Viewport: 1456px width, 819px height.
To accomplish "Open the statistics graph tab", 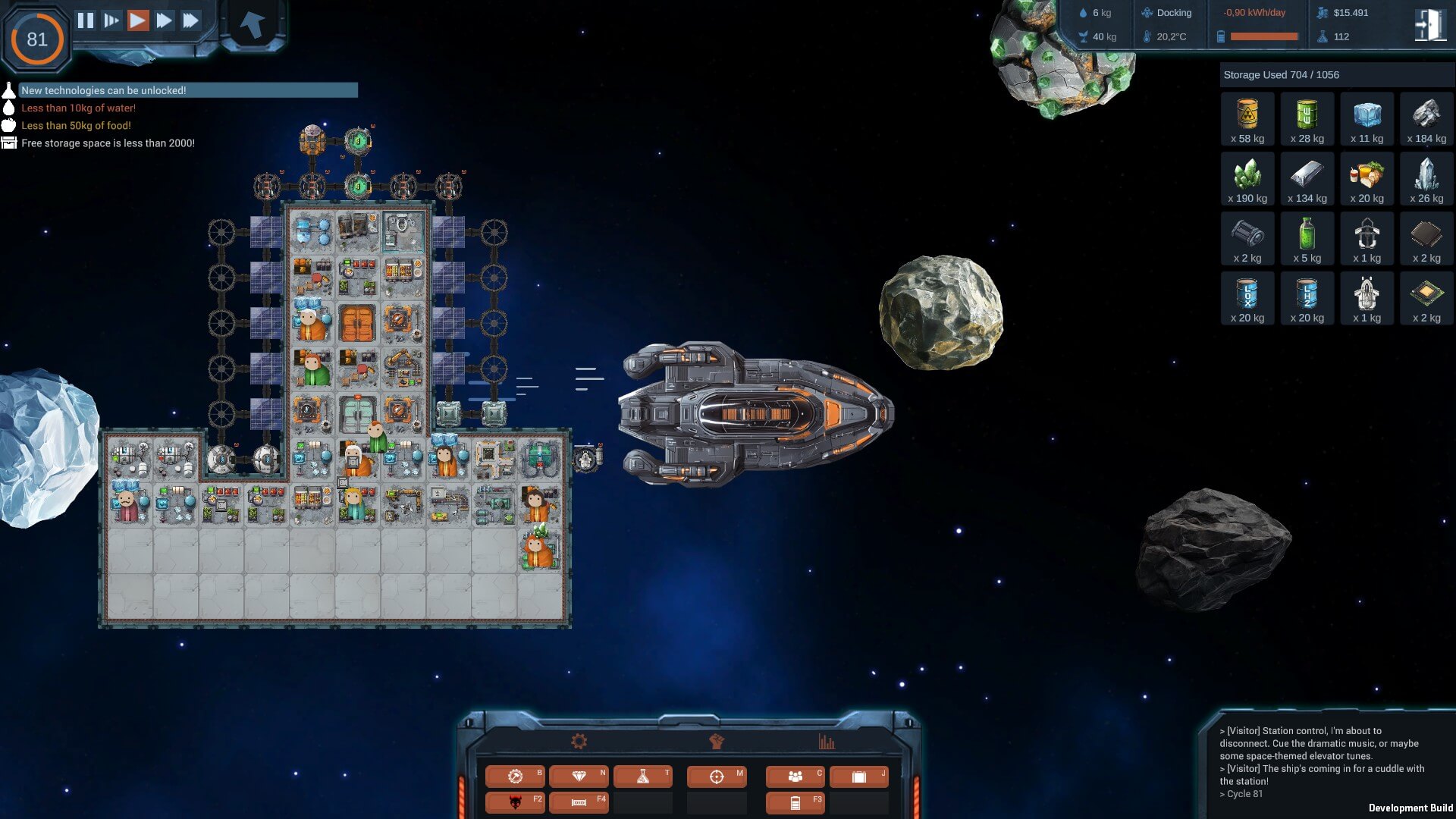I will (827, 742).
